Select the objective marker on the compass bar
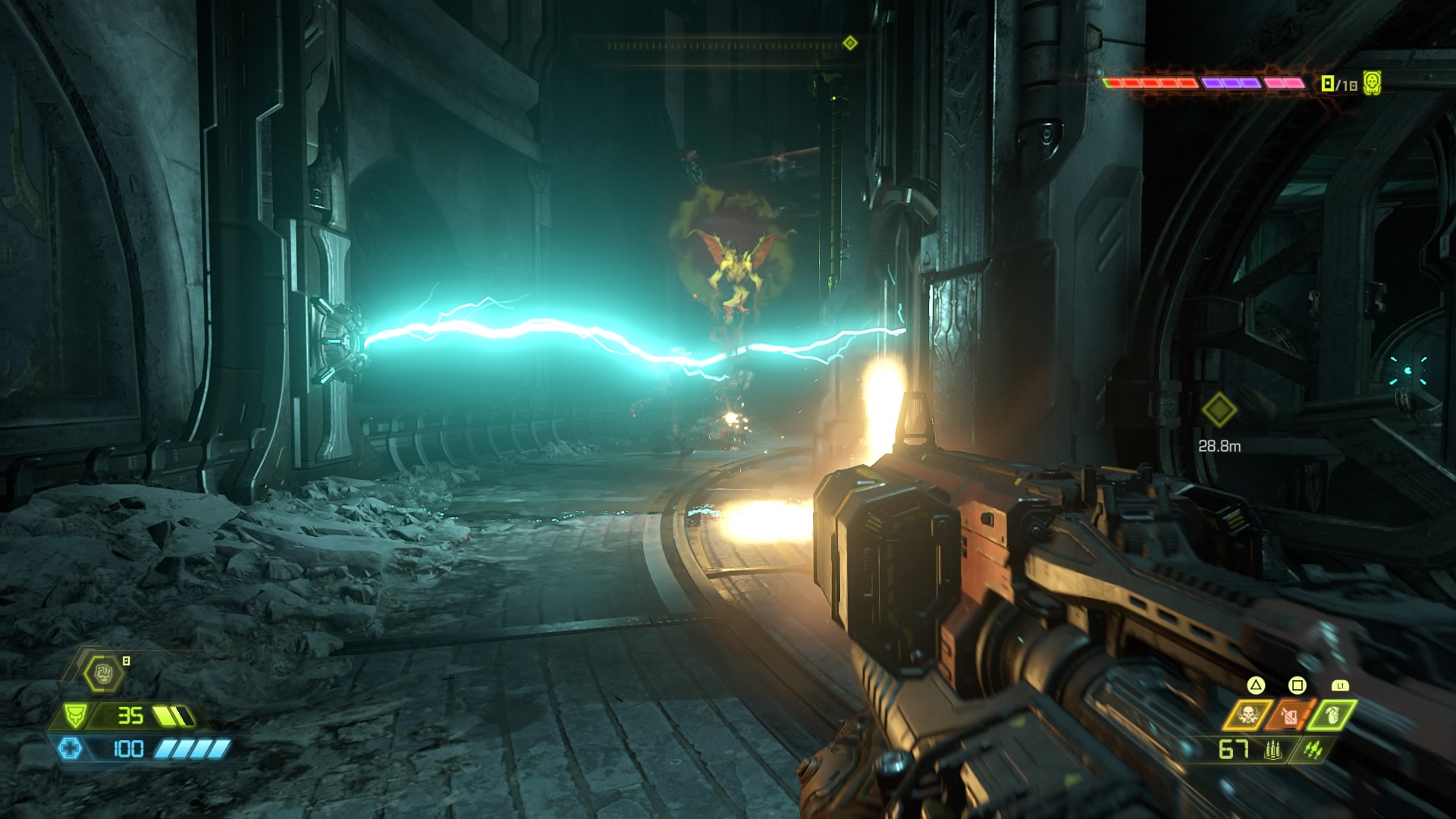This screenshot has width=1456, height=819. pos(850,43)
